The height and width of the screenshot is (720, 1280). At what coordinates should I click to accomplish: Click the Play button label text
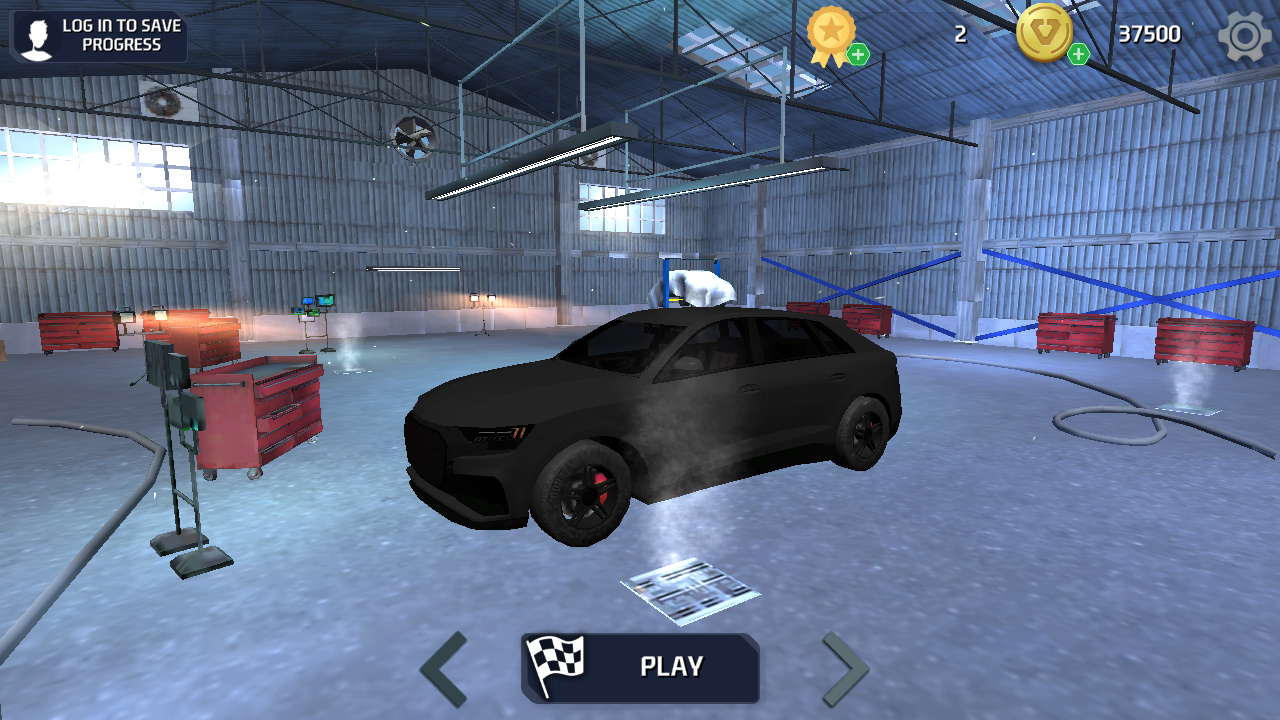pos(671,666)
